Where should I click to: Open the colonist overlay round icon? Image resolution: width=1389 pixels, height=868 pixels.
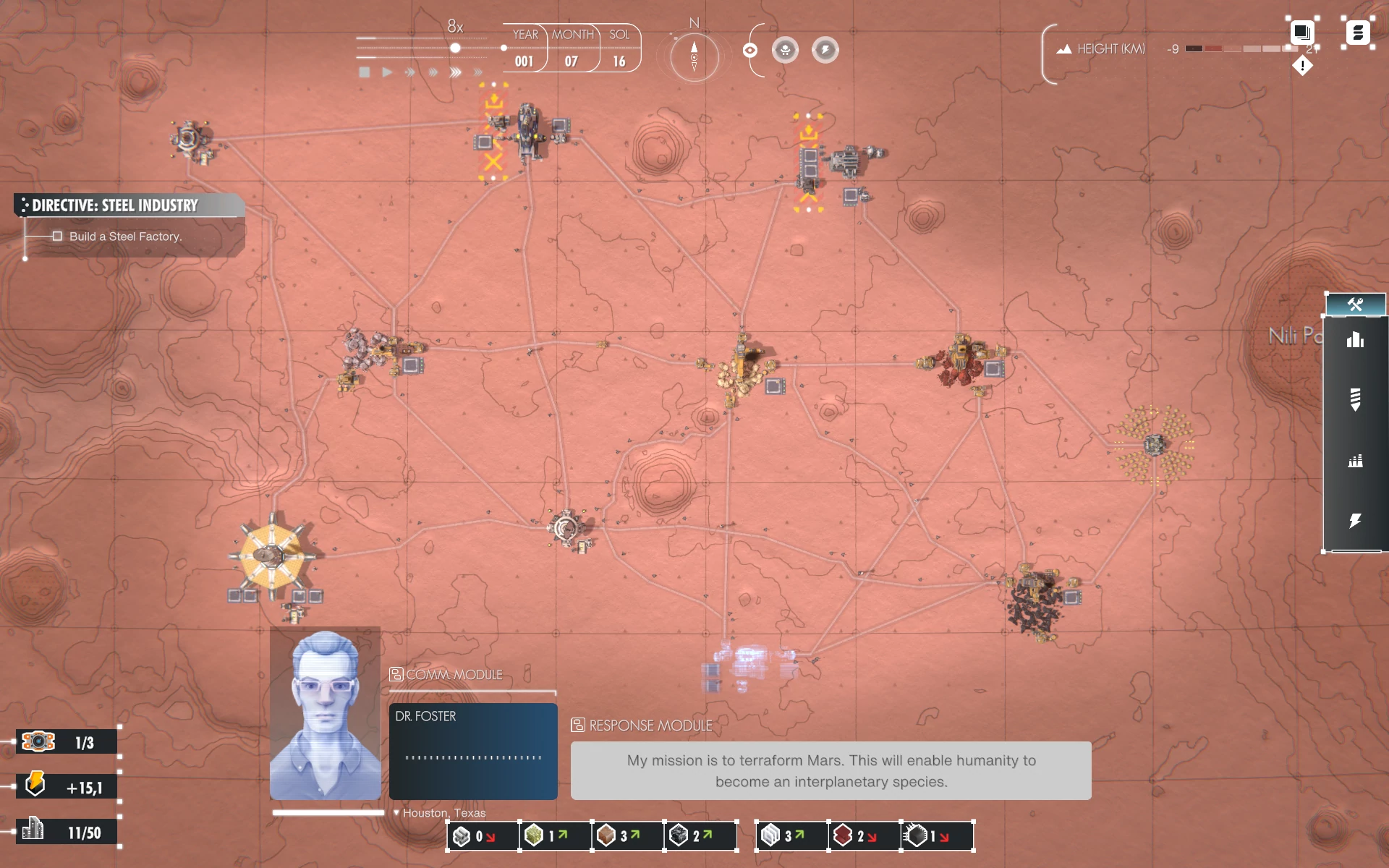785,50
